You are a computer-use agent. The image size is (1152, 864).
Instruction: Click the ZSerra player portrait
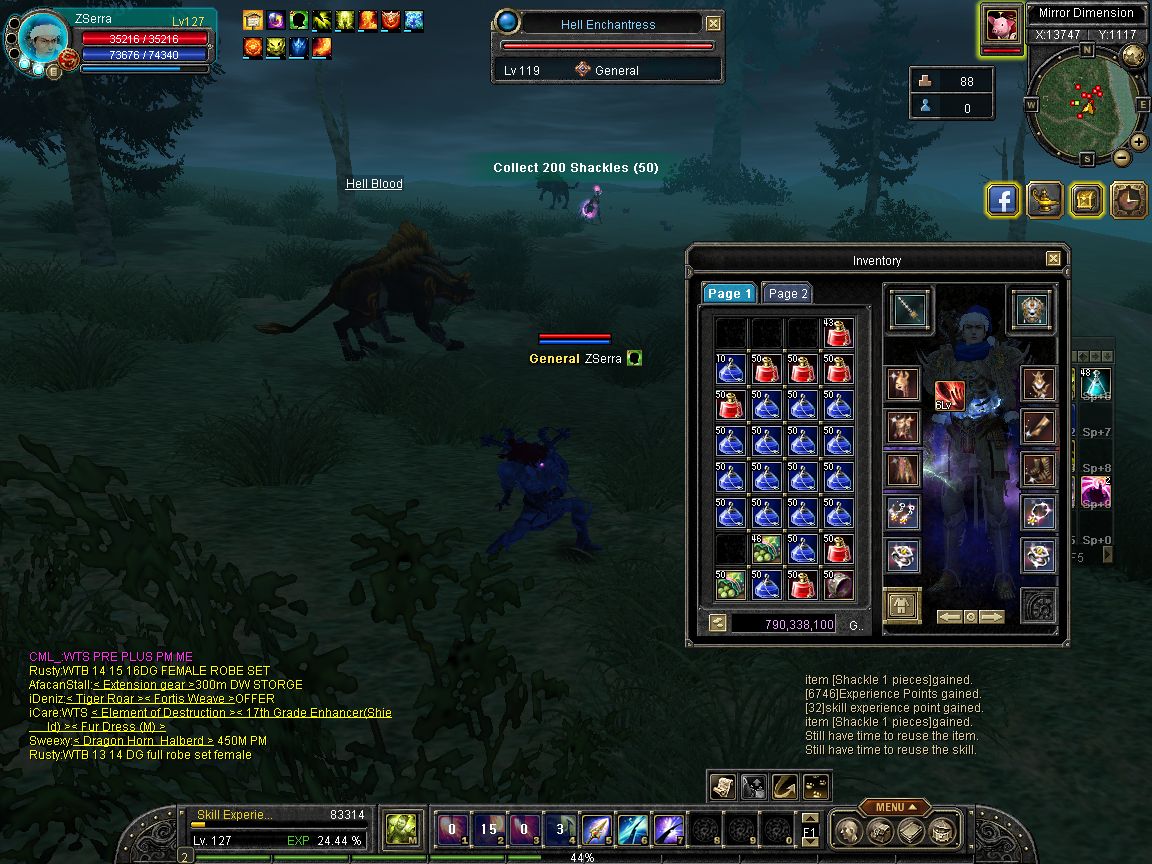[44, 40]
